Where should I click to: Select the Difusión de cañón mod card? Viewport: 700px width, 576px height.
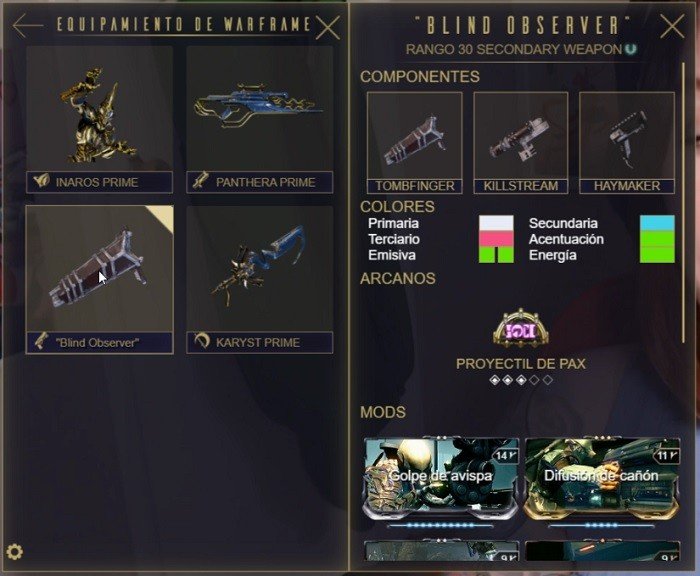pos(601,477)
